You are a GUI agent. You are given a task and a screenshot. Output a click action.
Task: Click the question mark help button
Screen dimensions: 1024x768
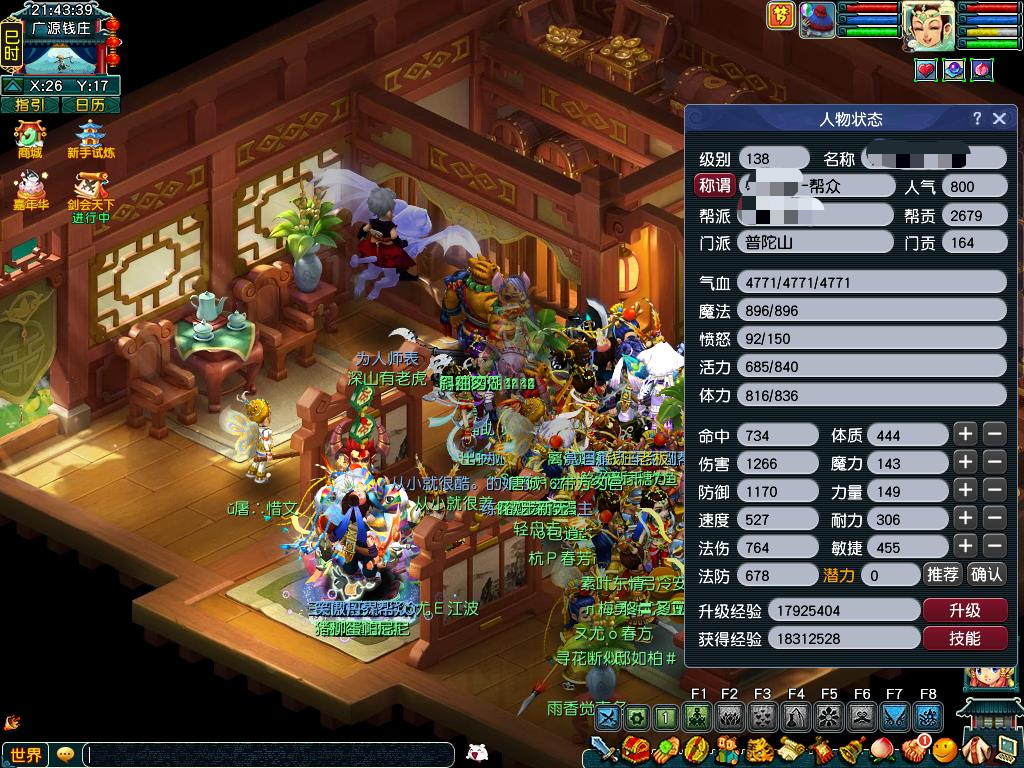coord(977,118)
